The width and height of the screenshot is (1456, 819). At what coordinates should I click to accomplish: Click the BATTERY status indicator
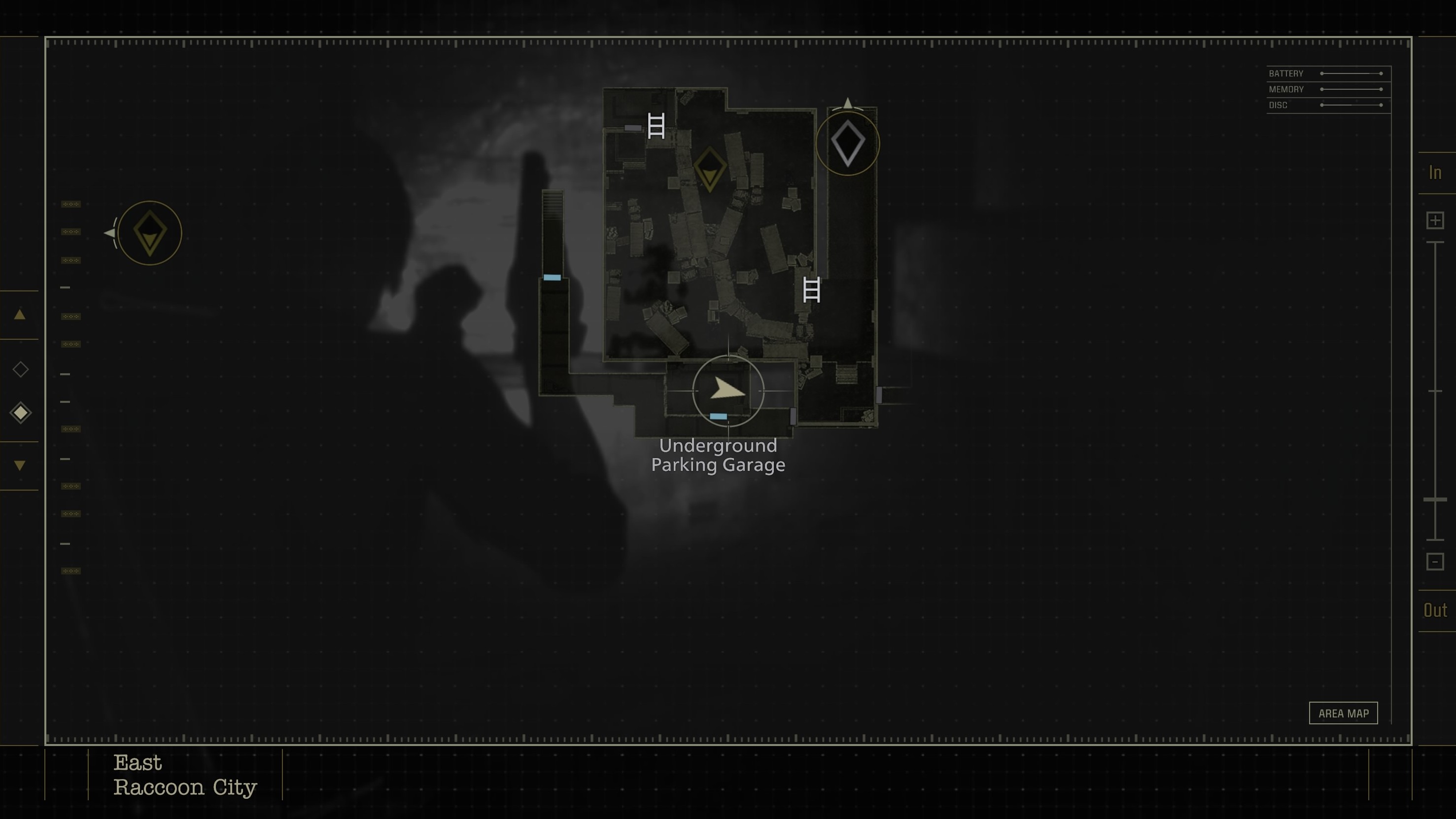point(1286,73)
